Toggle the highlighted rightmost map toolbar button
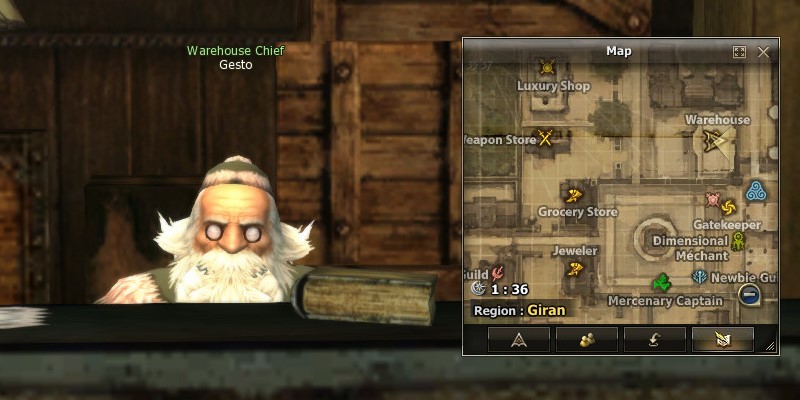Screen dimensions: 800x400 (x=722, y=339)
